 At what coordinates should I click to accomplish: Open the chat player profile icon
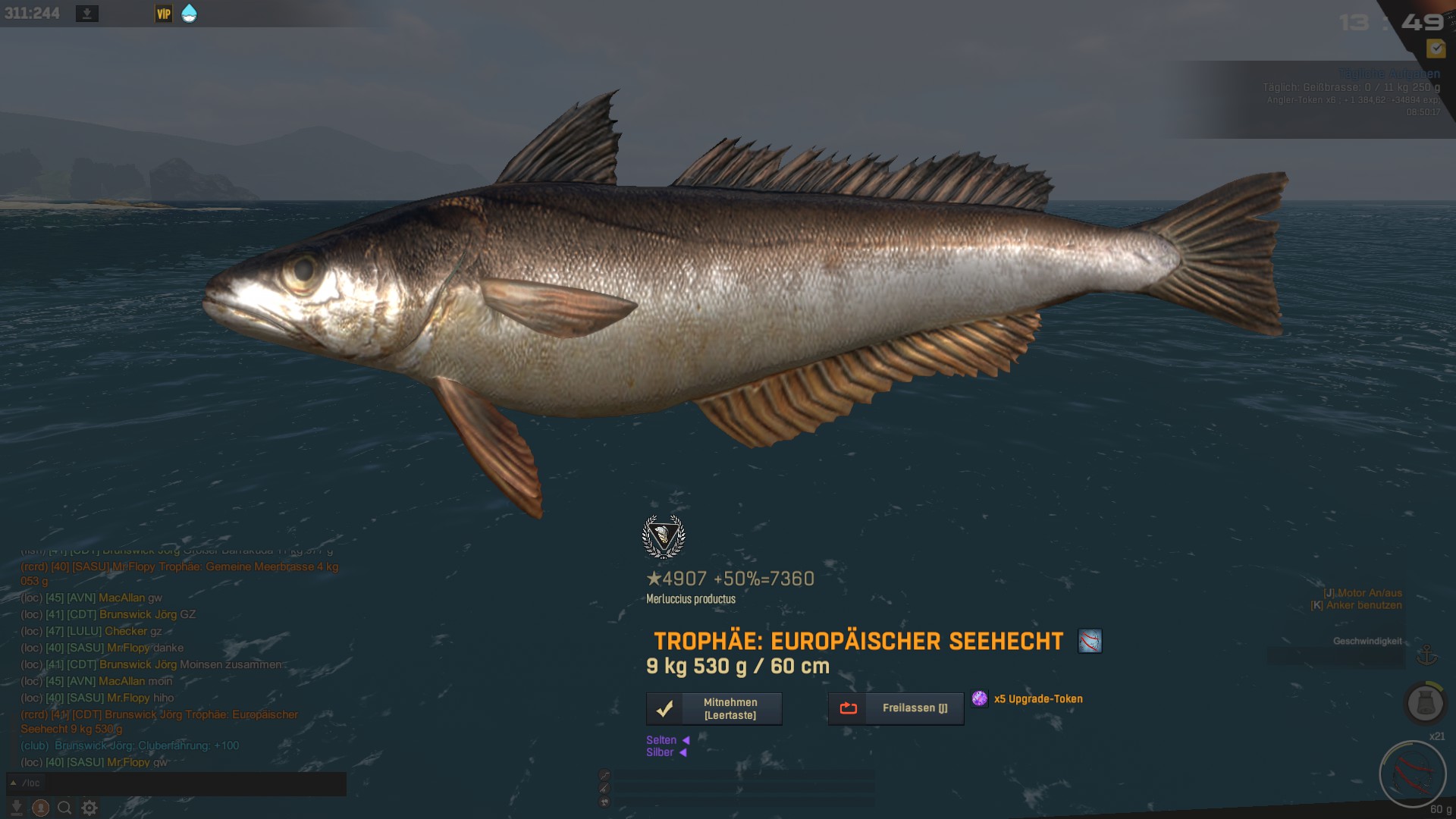(41, 808)
